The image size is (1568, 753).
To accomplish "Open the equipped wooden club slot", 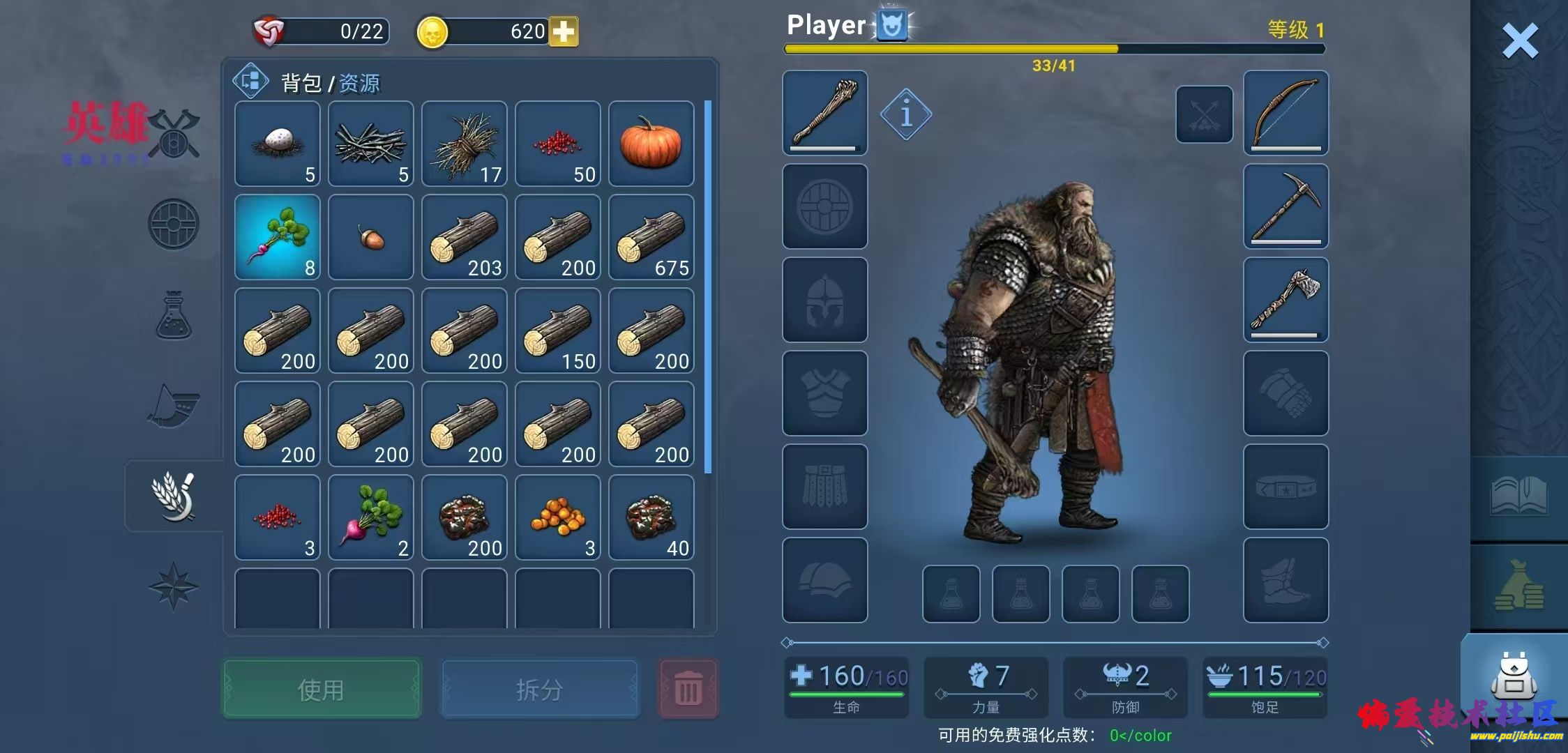I will click(x=824, y=112).
